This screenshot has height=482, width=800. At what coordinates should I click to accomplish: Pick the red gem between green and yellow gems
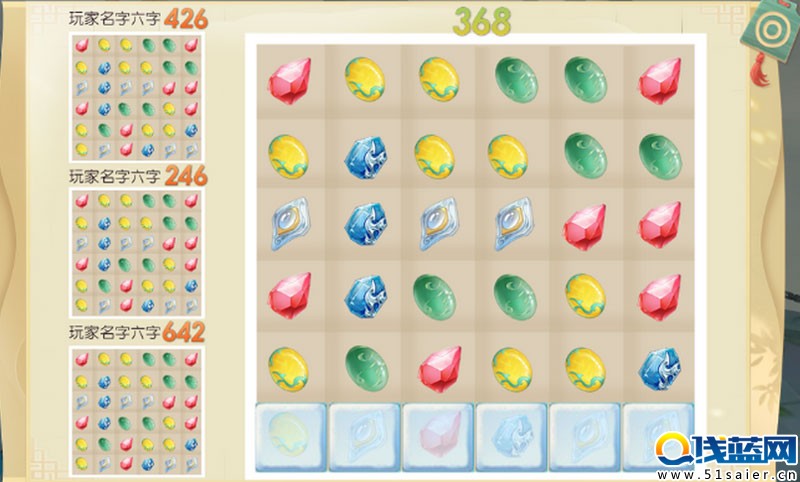(x=436, y=367)
